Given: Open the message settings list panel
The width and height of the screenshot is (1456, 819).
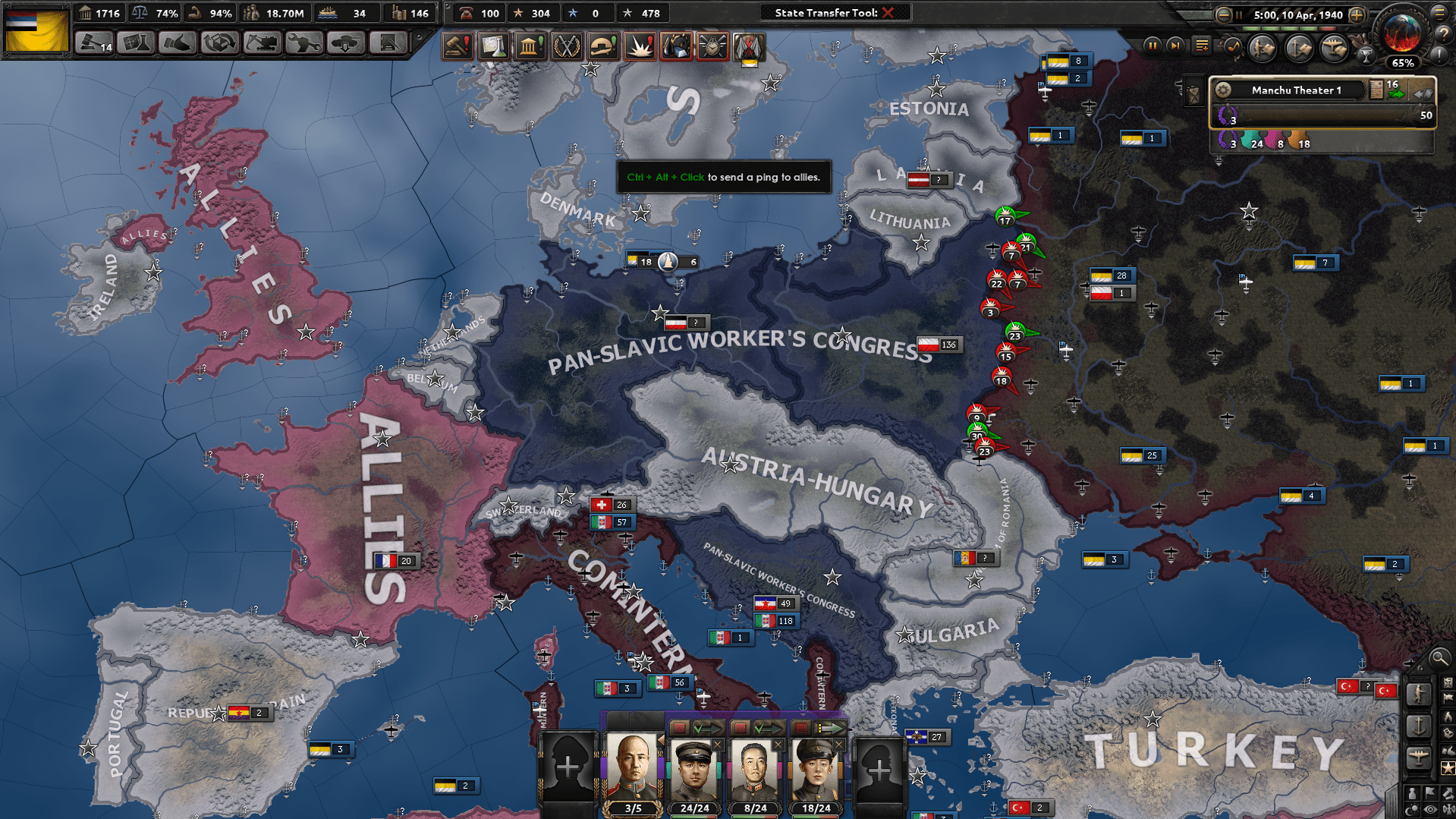Looking at the screenshot, I should [1201, 46].
